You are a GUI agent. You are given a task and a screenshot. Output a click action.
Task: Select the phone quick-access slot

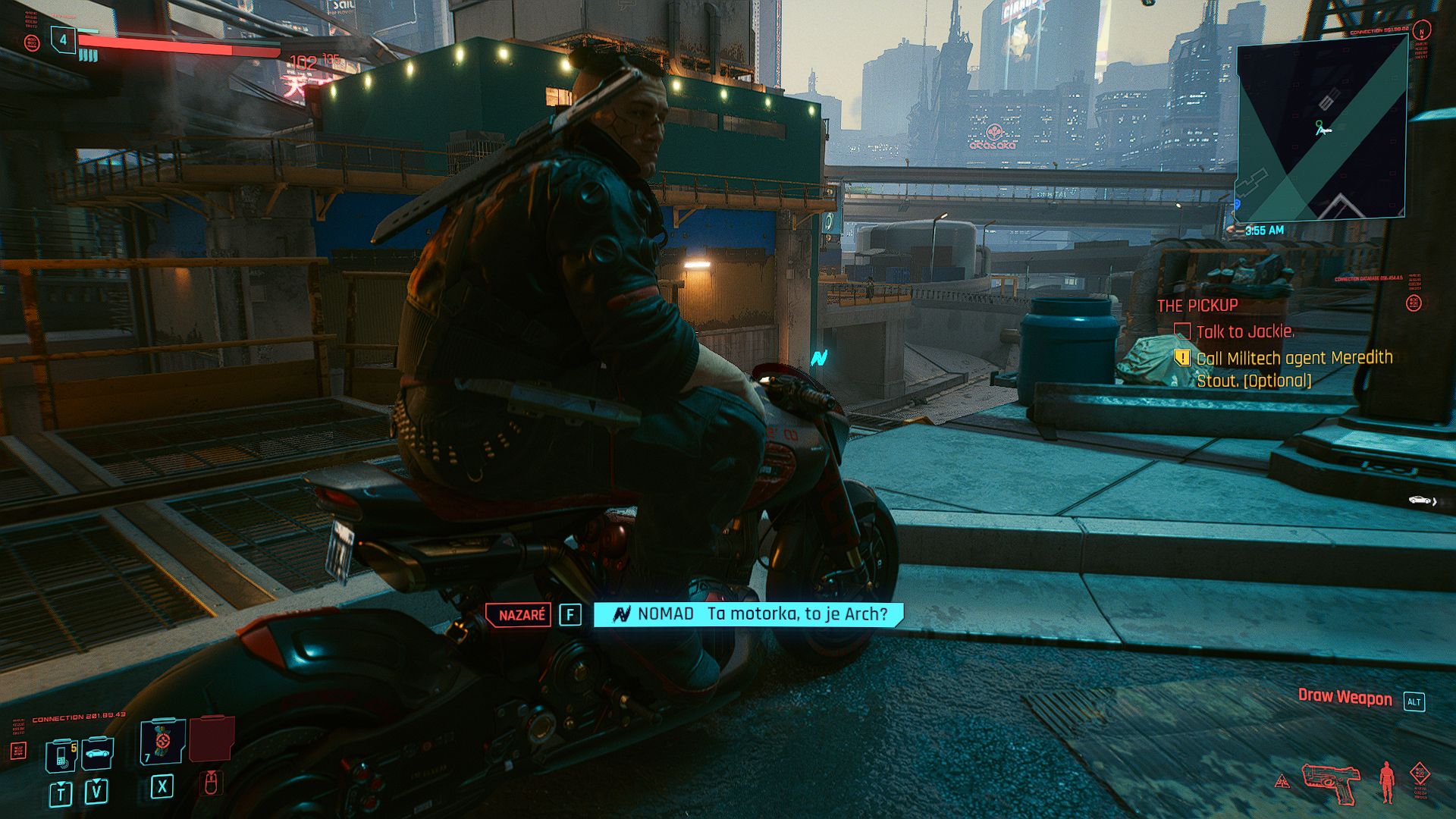[61, 755]
